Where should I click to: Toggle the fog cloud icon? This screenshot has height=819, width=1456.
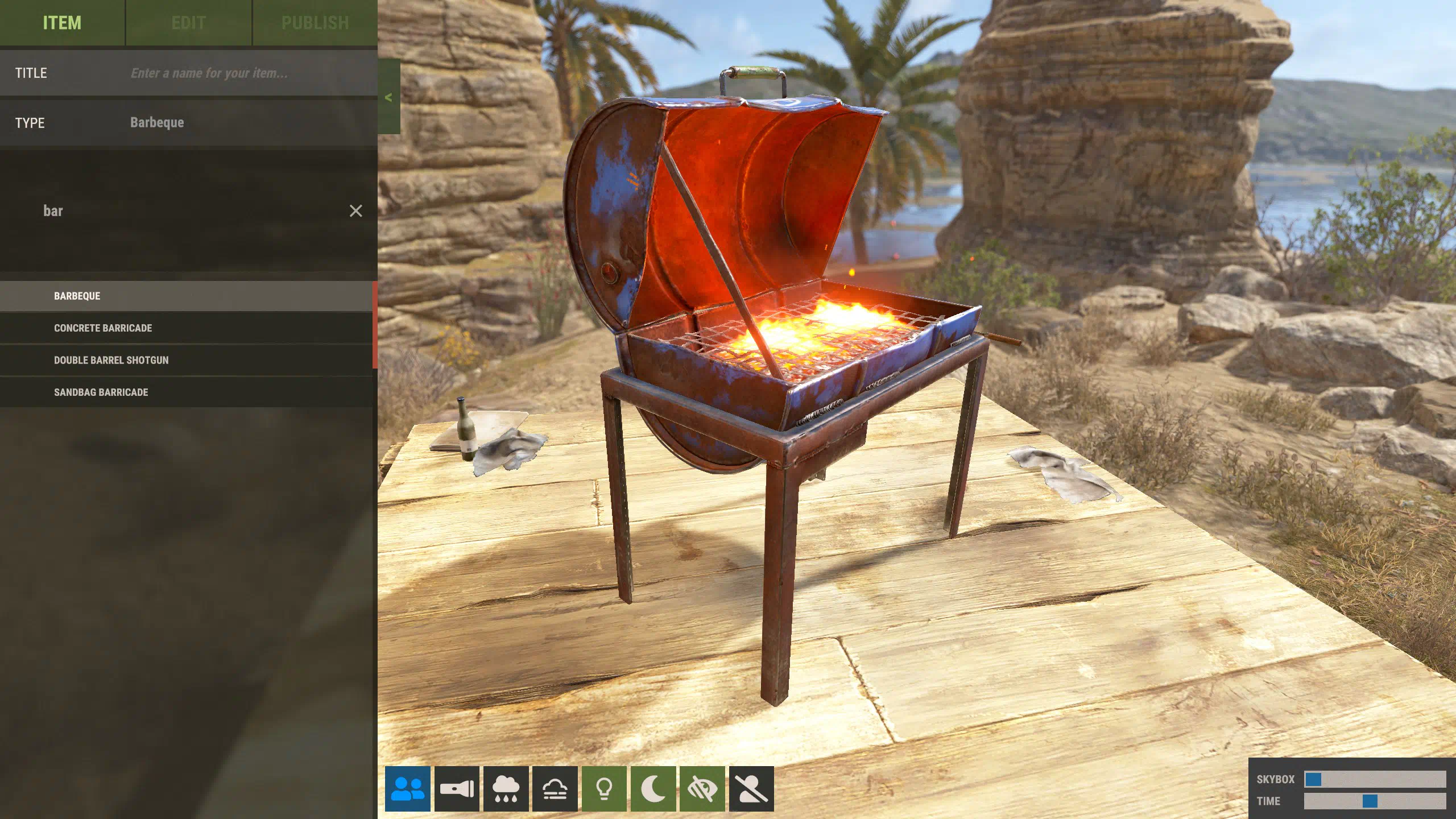555,789
